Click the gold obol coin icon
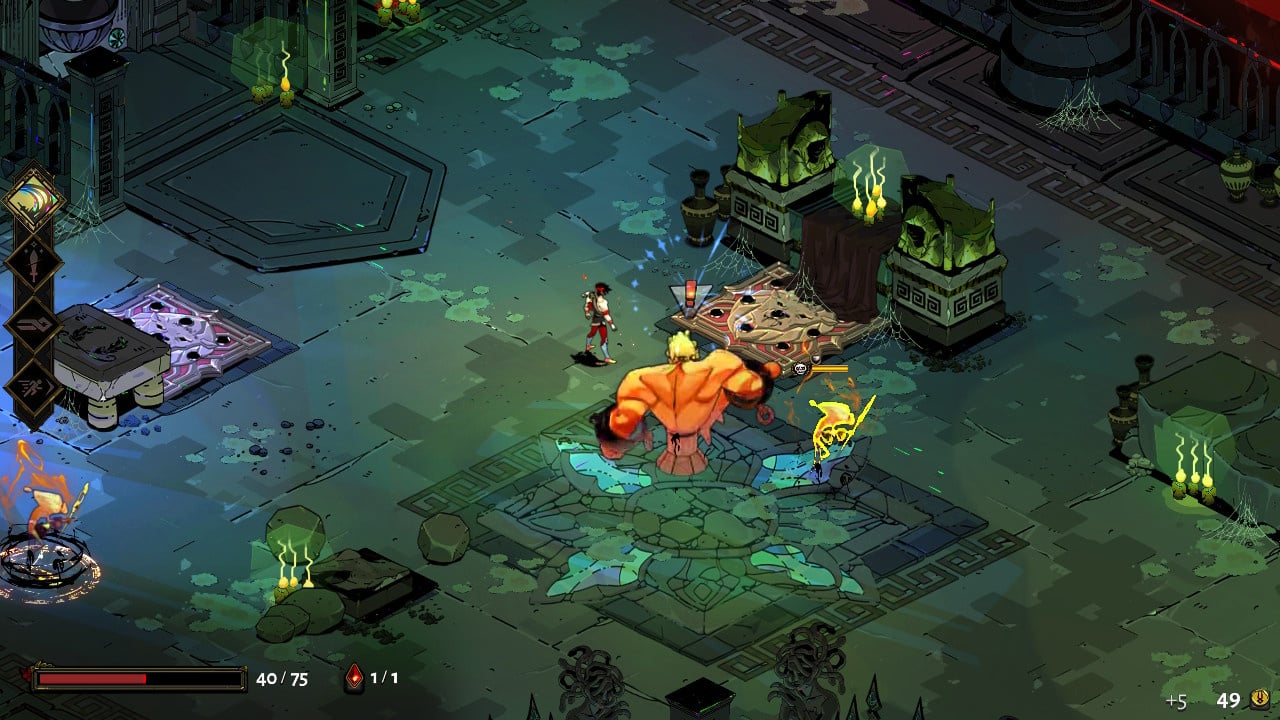The image size is (1280, 720). point(1259,699)
